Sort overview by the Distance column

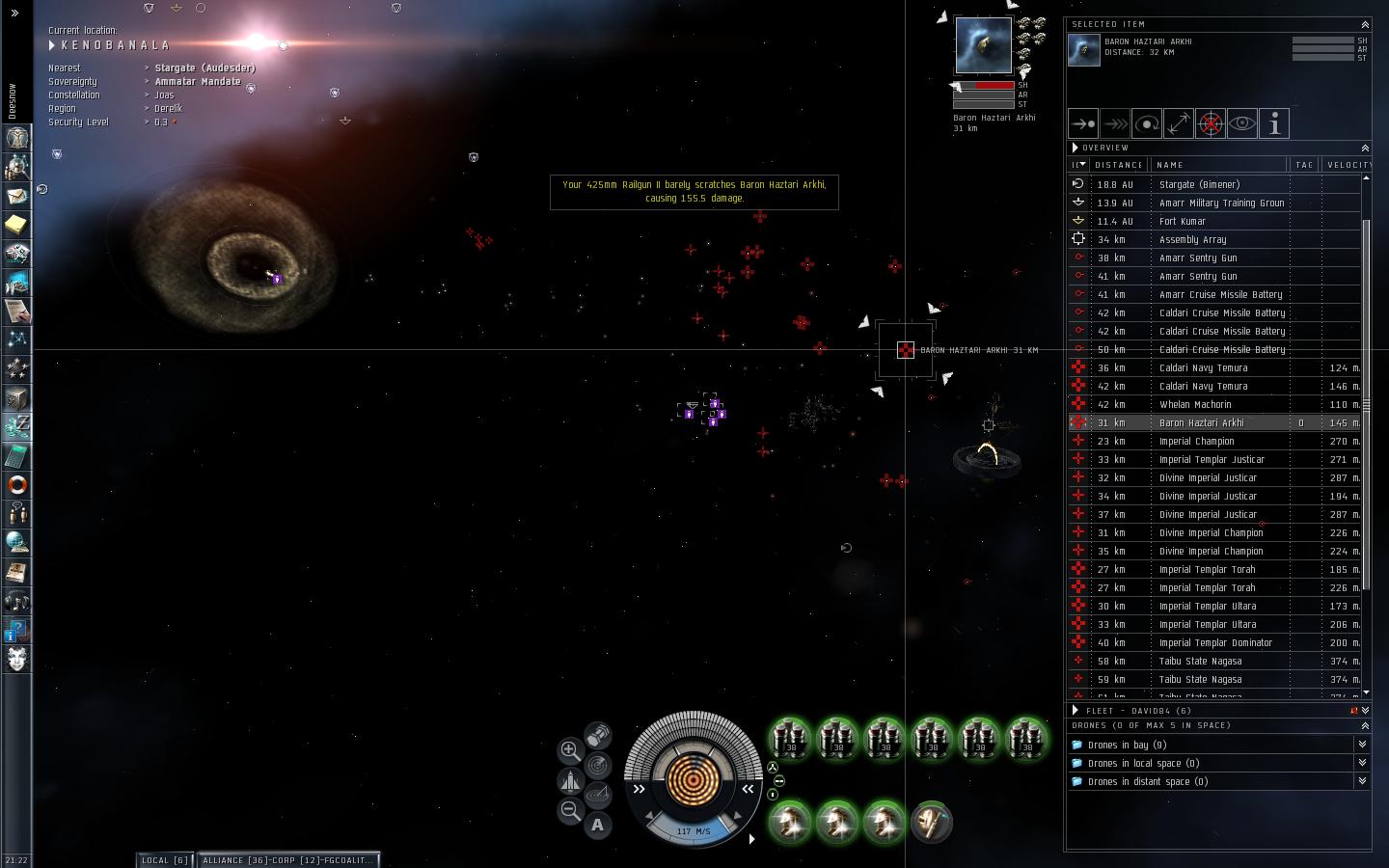pos(1119,165)
